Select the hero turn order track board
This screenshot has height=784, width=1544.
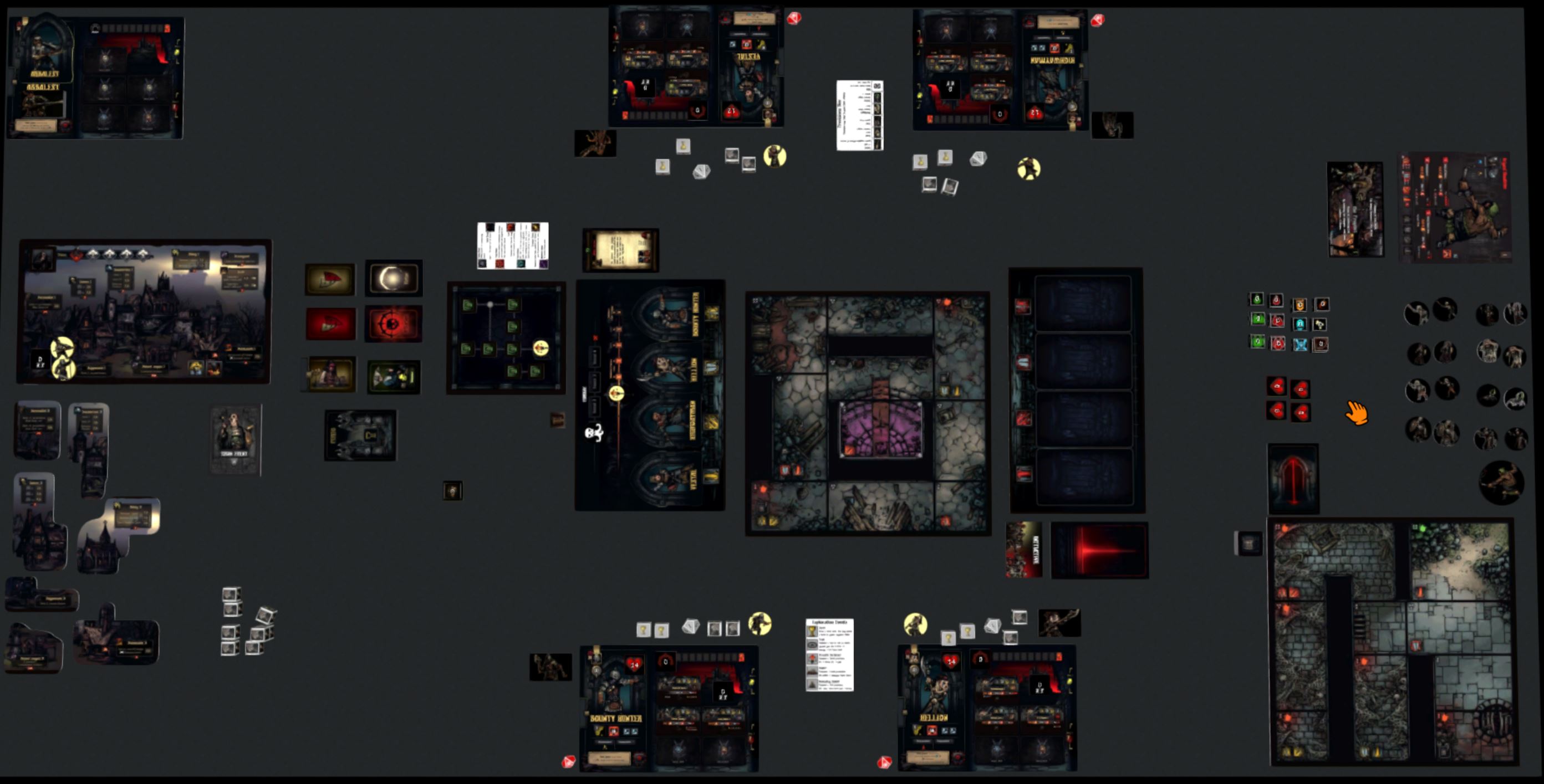coord(650,395)
